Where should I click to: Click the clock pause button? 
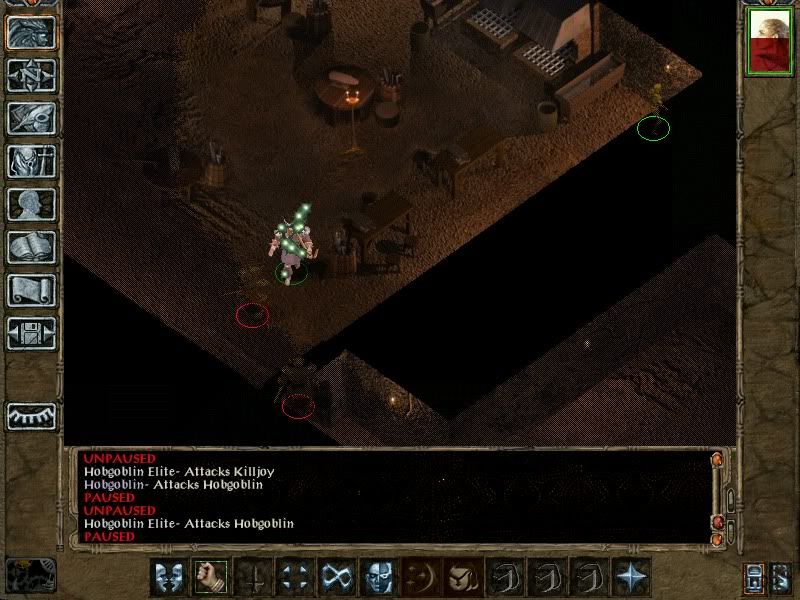click(x=30, y=575)
